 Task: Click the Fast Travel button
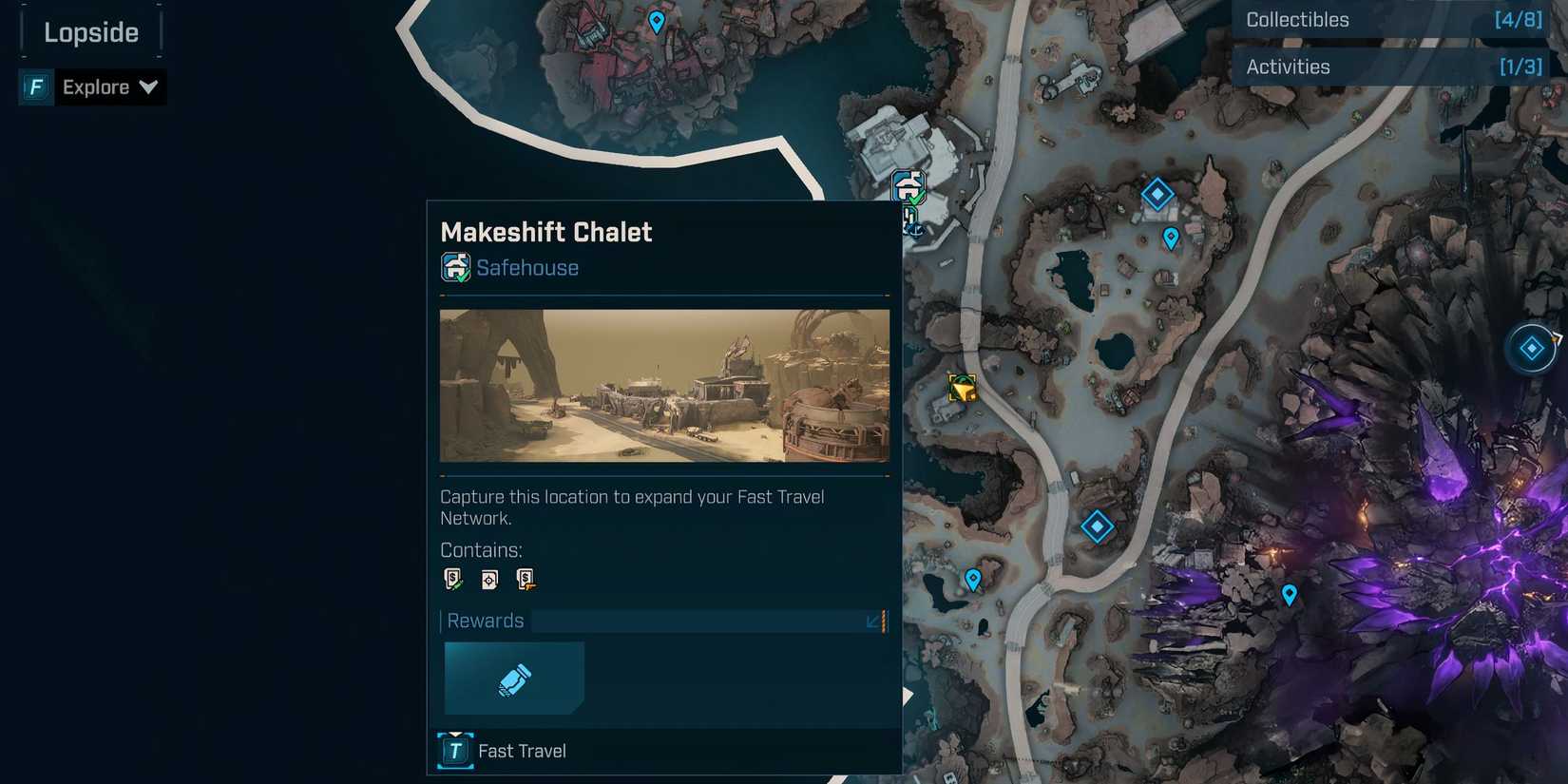pos(504,750)
